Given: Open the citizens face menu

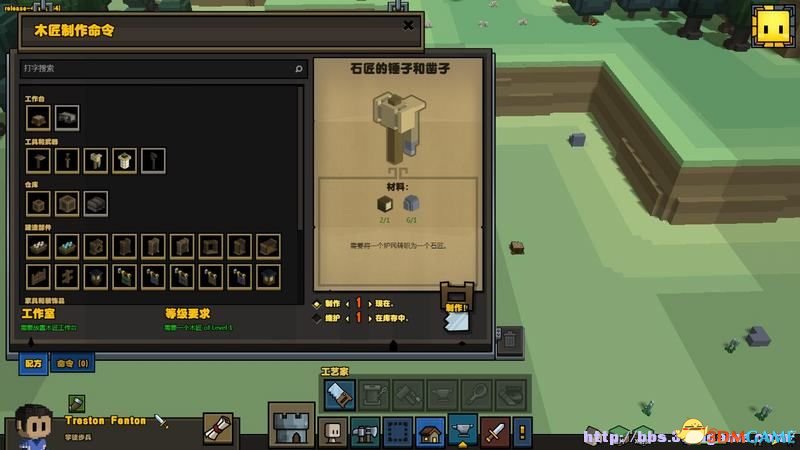Looking at the screenshot, I should [332, 432].
